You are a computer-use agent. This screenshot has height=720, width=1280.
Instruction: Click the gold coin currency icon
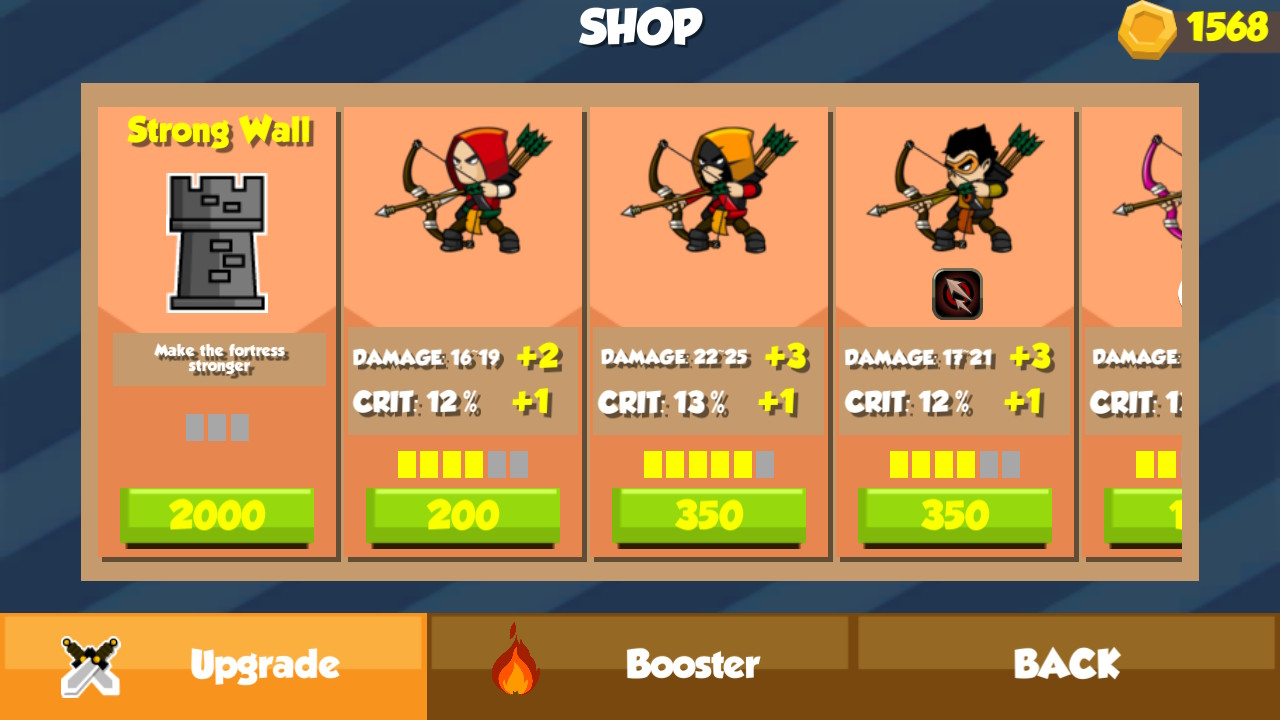[x=1145, y=26]
